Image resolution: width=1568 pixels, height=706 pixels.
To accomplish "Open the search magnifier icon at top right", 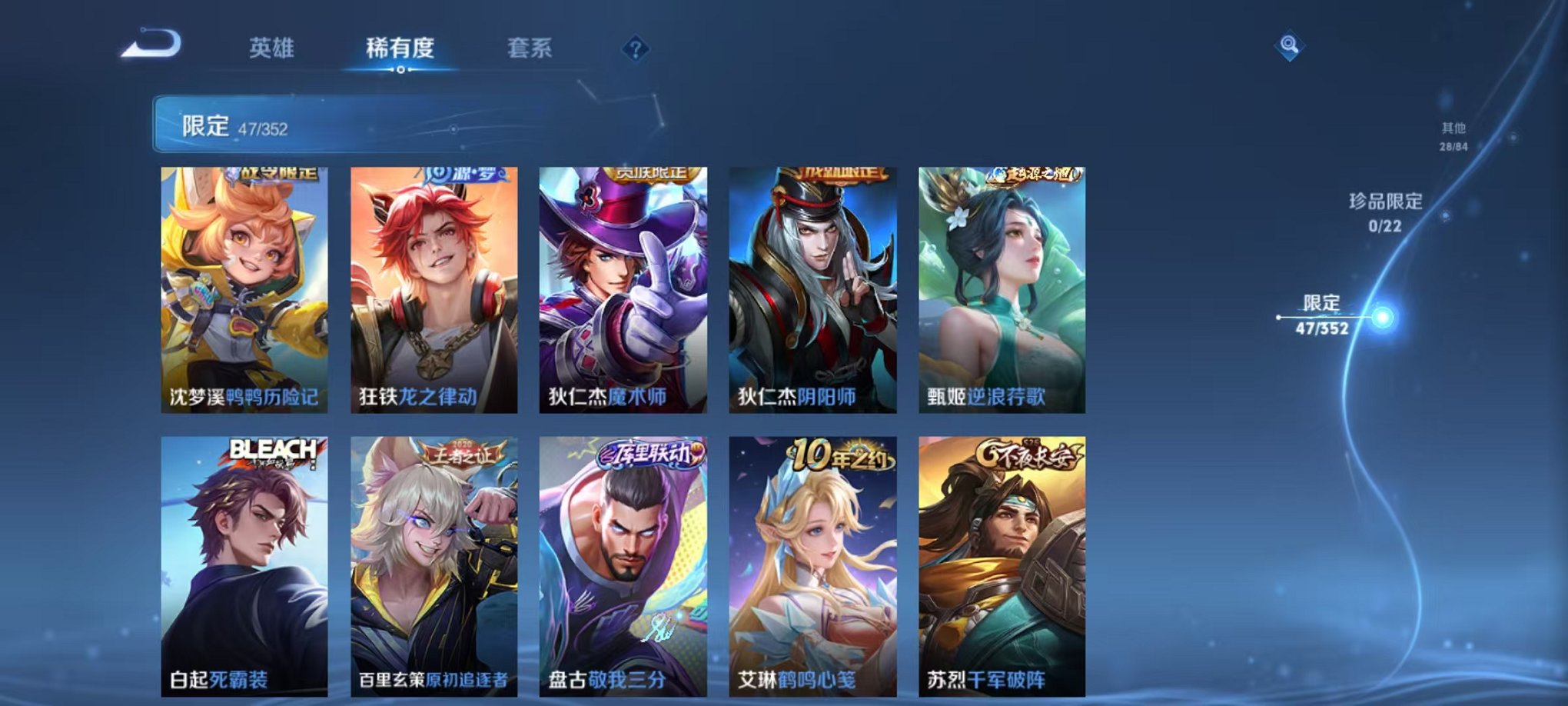I will coord(1291,44).
